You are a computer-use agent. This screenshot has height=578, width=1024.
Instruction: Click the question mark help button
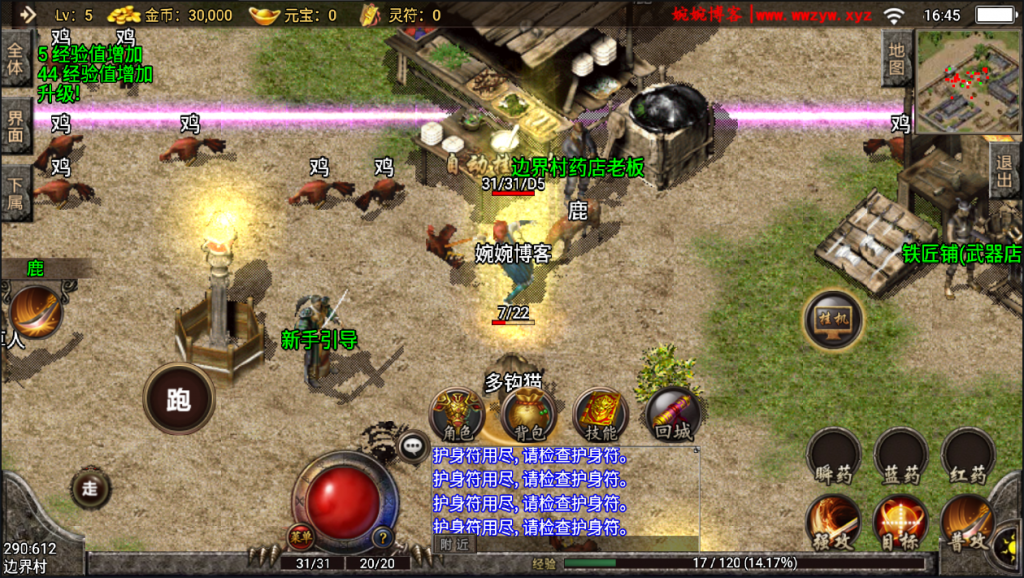381,537
